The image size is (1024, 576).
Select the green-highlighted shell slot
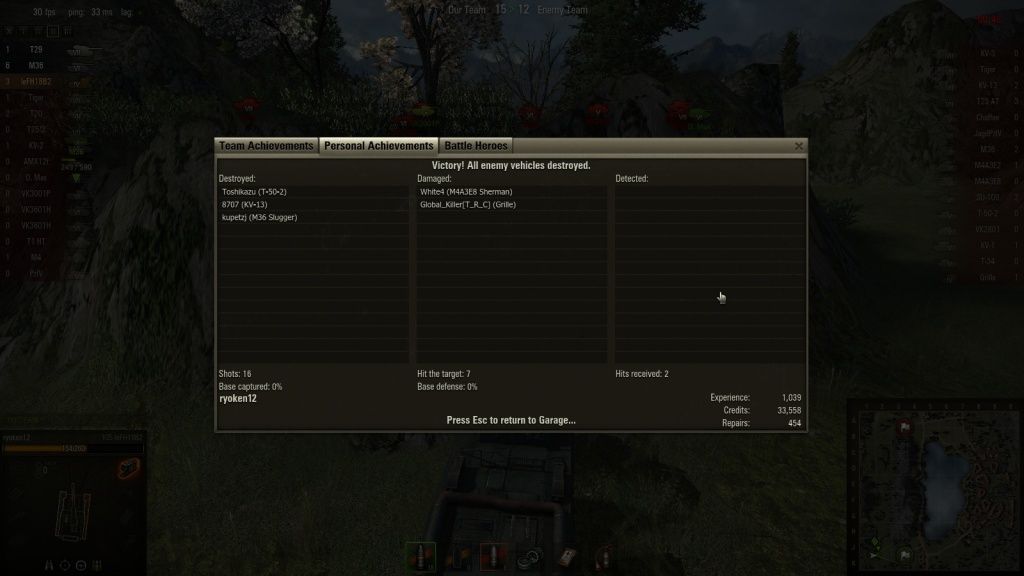(421, 556)
